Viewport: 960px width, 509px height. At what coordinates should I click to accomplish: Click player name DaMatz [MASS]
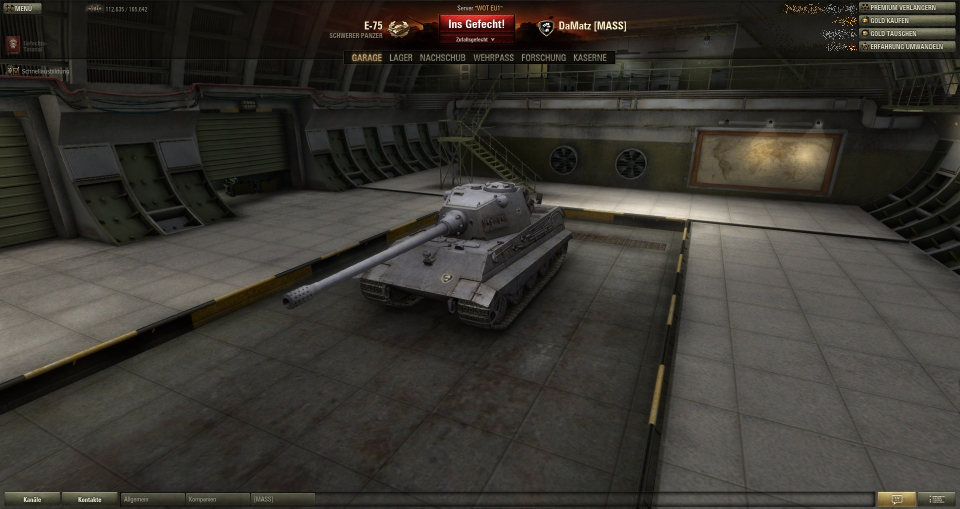click(593, 26)
